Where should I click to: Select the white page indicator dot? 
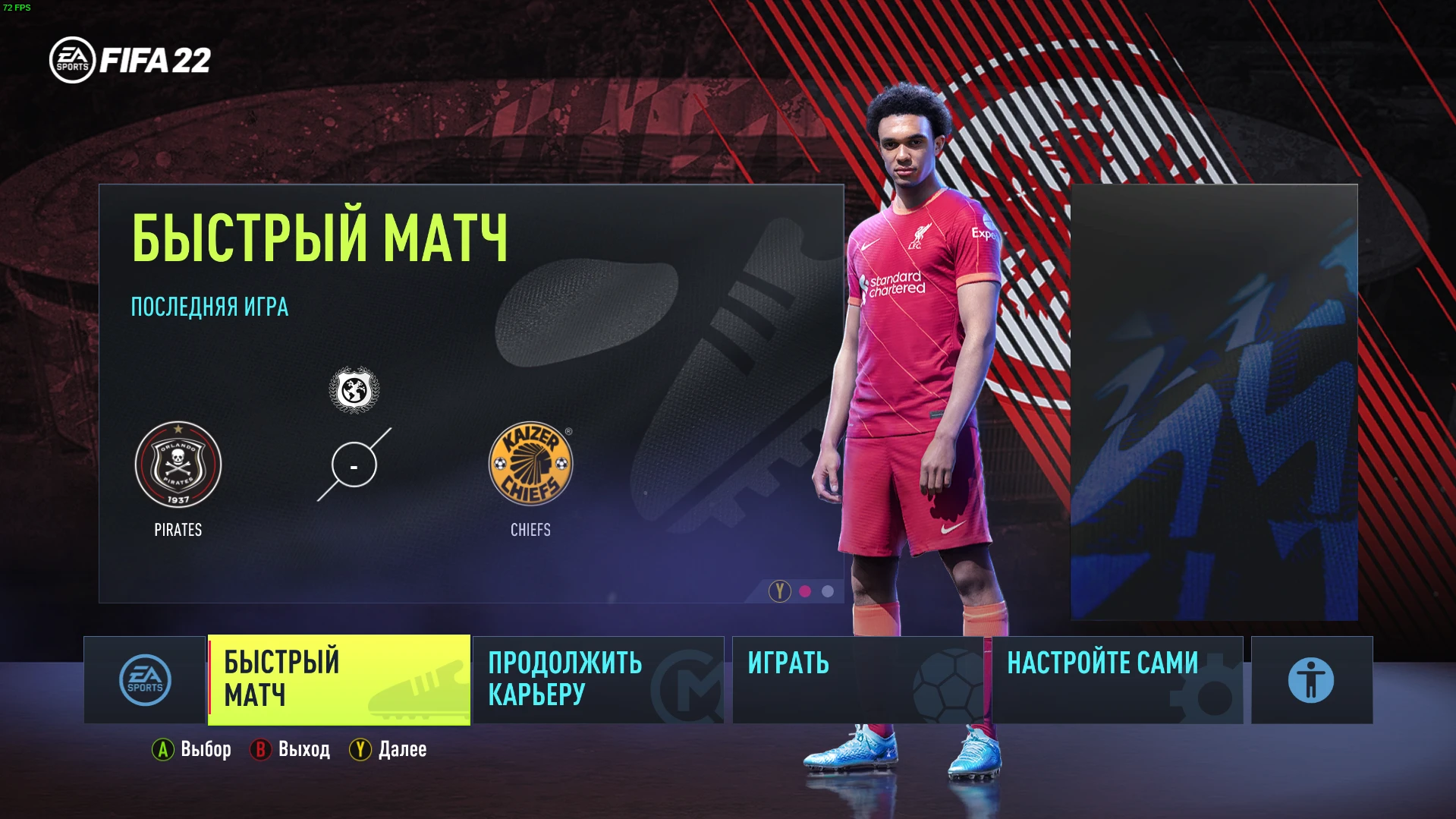point(826,592)
